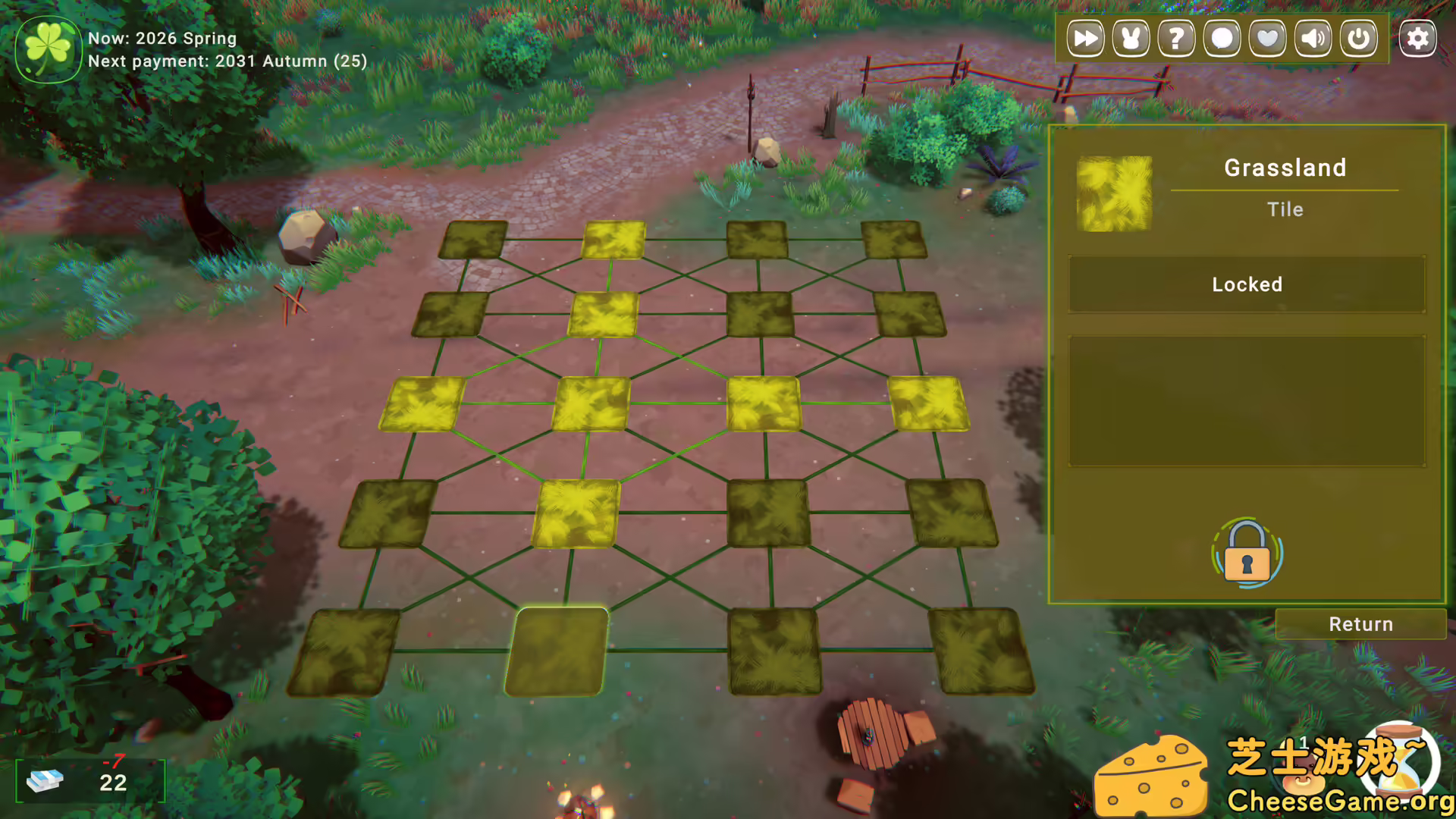
Task: Click the Locked status bar
Action: (1246, 284)
